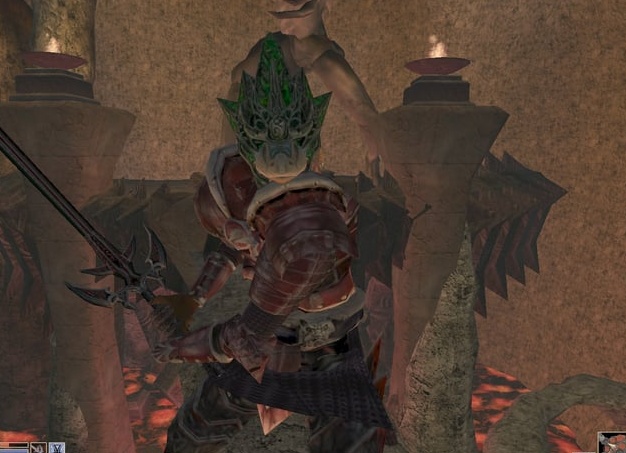Click the equipped weapon icon
Screen dimensions: 626x453
coord(38,447)
